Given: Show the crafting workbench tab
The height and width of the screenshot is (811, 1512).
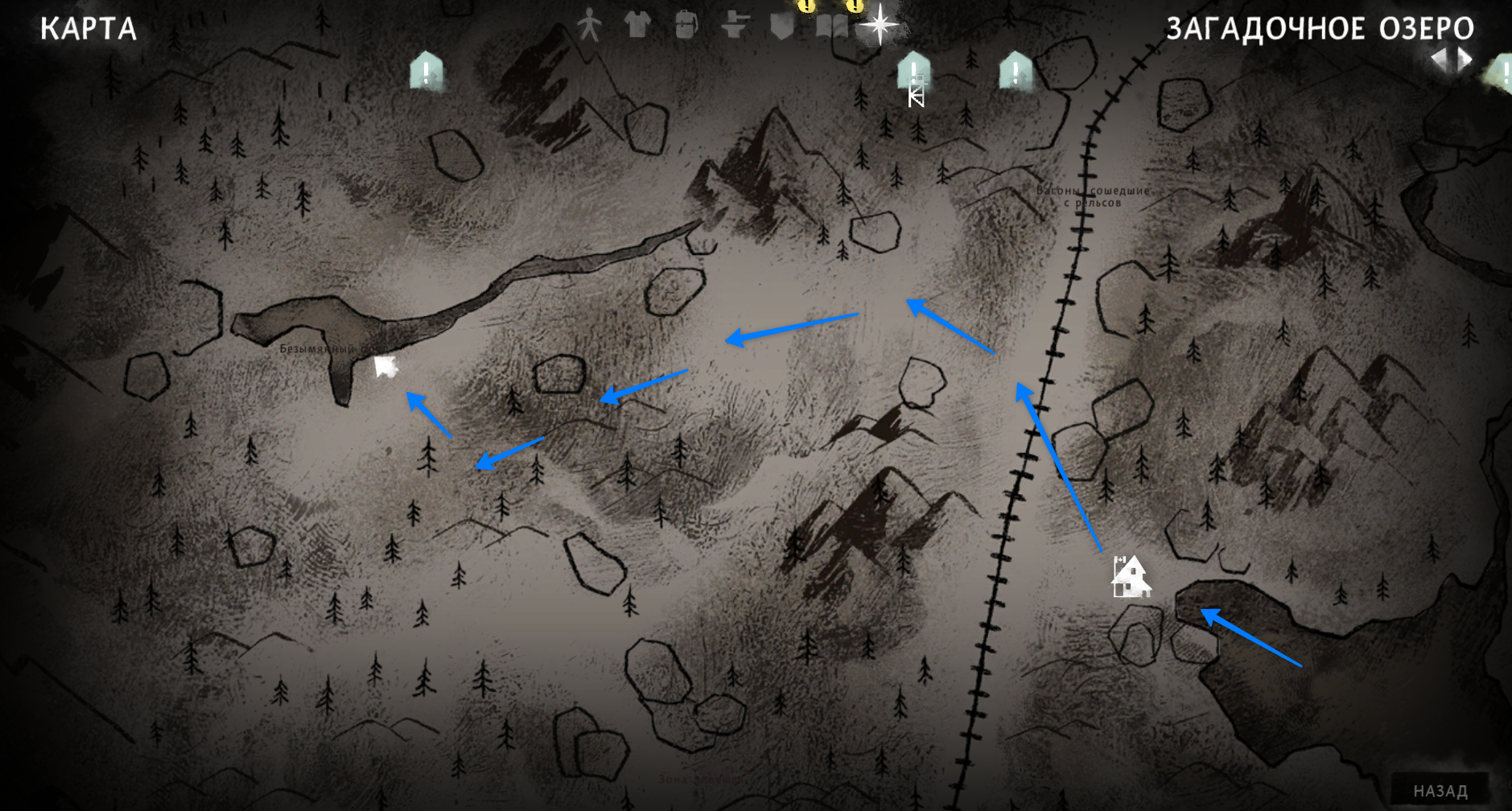Looking at the screenshot, I should (734, 26).
